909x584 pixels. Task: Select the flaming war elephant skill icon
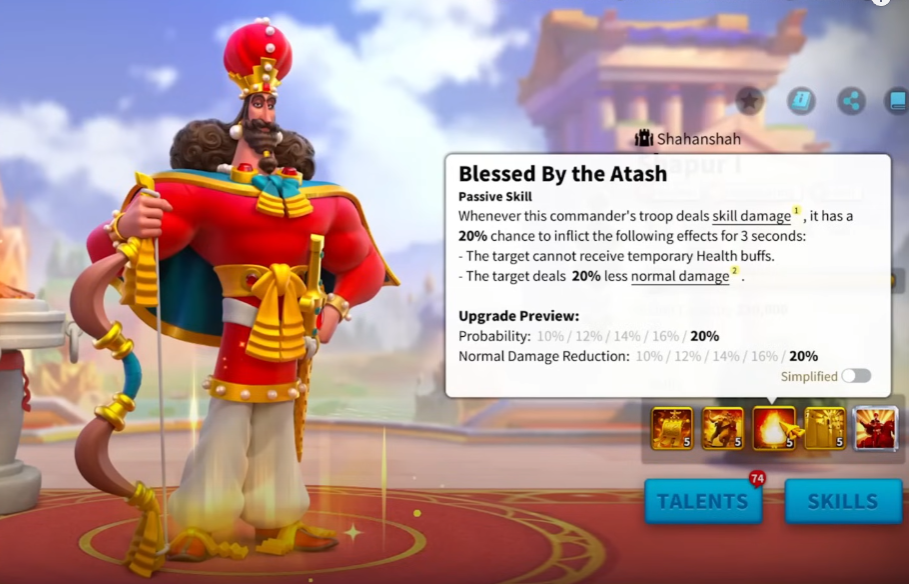tap(723, 428)
